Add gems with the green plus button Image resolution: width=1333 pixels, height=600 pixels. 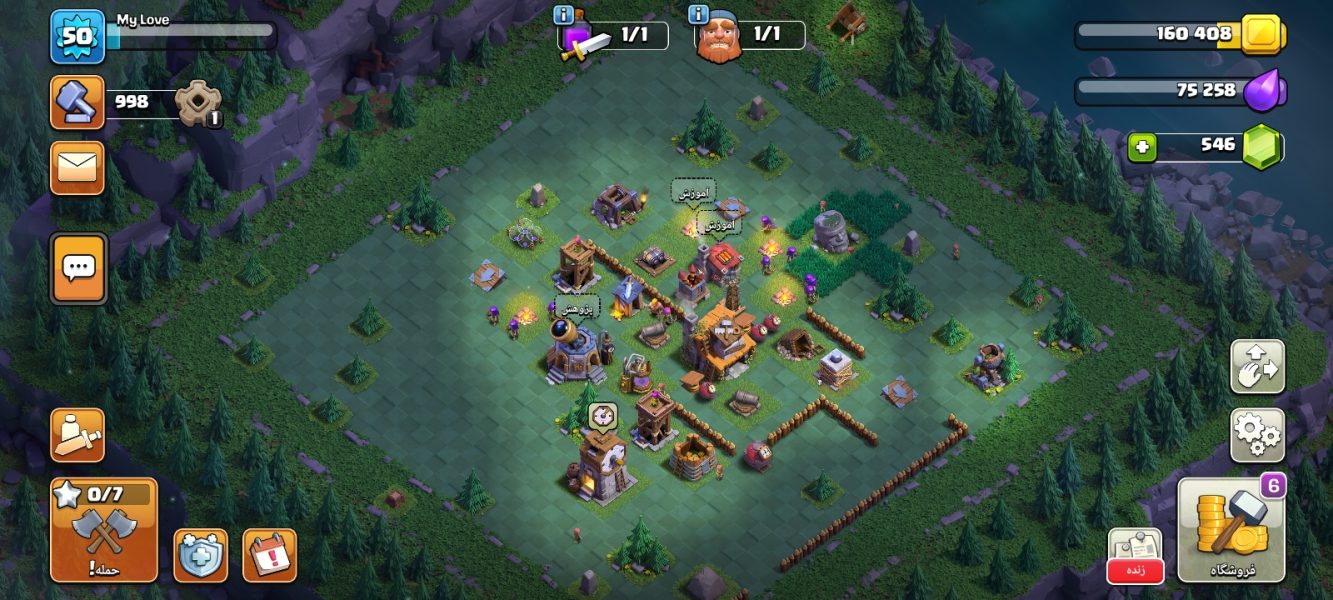pos(1142,148)
